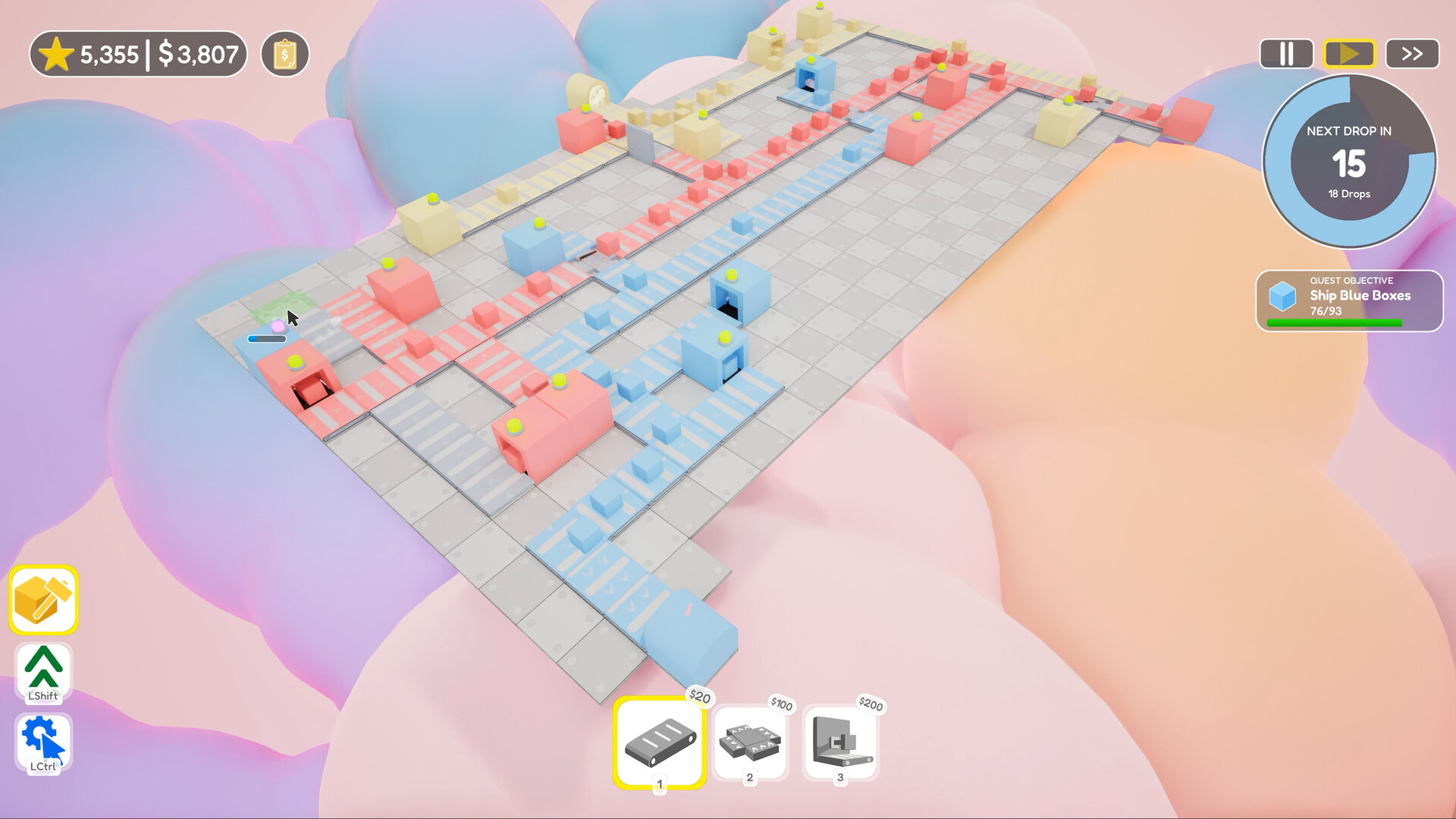
Task: Click the 18 Drops counter label
Action: (x=1348, y=193)
